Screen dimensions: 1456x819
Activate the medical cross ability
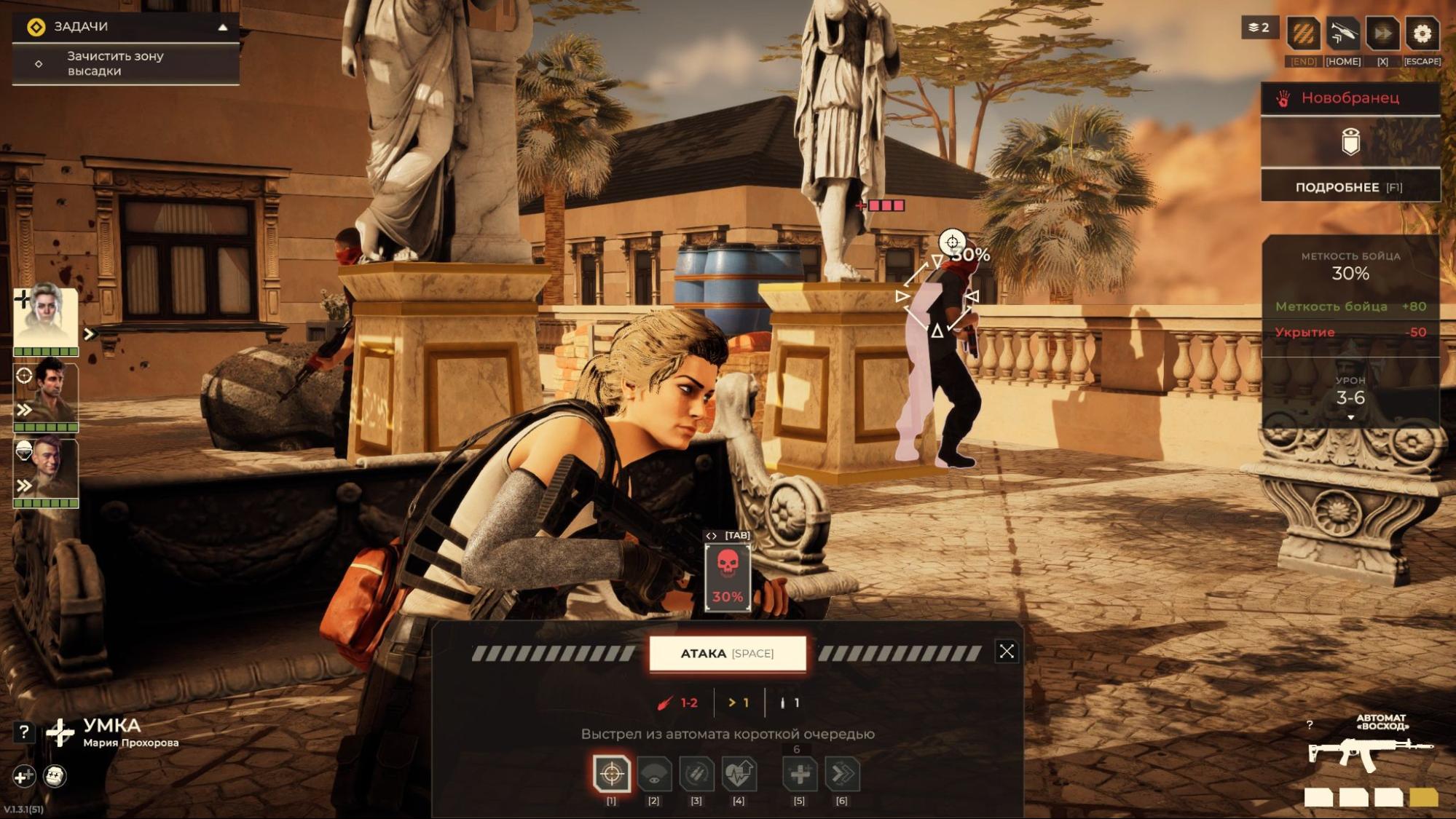(x=800, y=774)
